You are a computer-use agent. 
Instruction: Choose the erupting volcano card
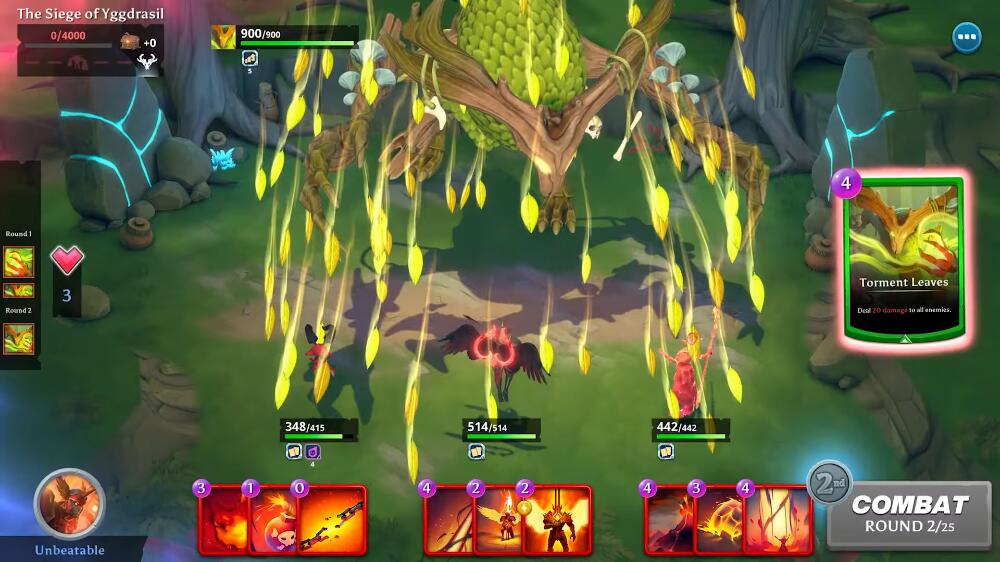pyautogui.click(x=666, y=519)
